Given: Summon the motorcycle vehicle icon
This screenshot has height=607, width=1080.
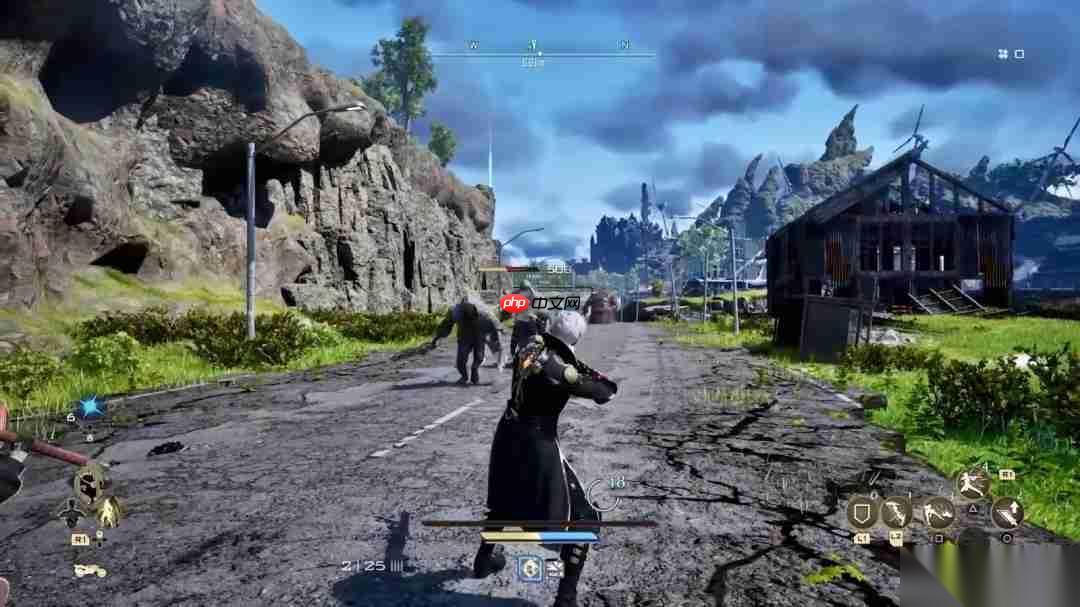Looking at the screenshot, I should coord(90,571).
